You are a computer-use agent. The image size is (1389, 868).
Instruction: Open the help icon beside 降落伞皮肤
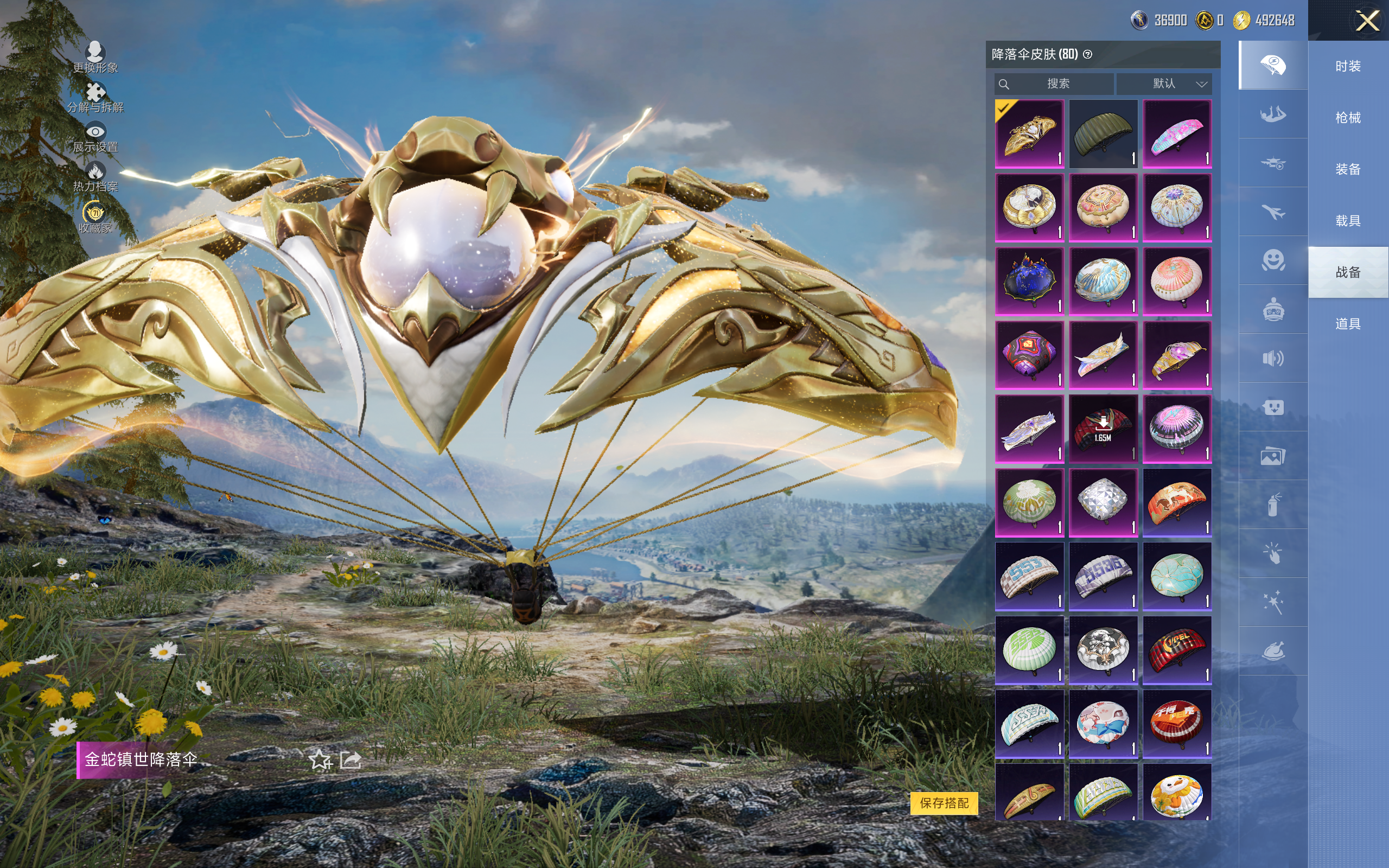click(x=1088, y=55)
